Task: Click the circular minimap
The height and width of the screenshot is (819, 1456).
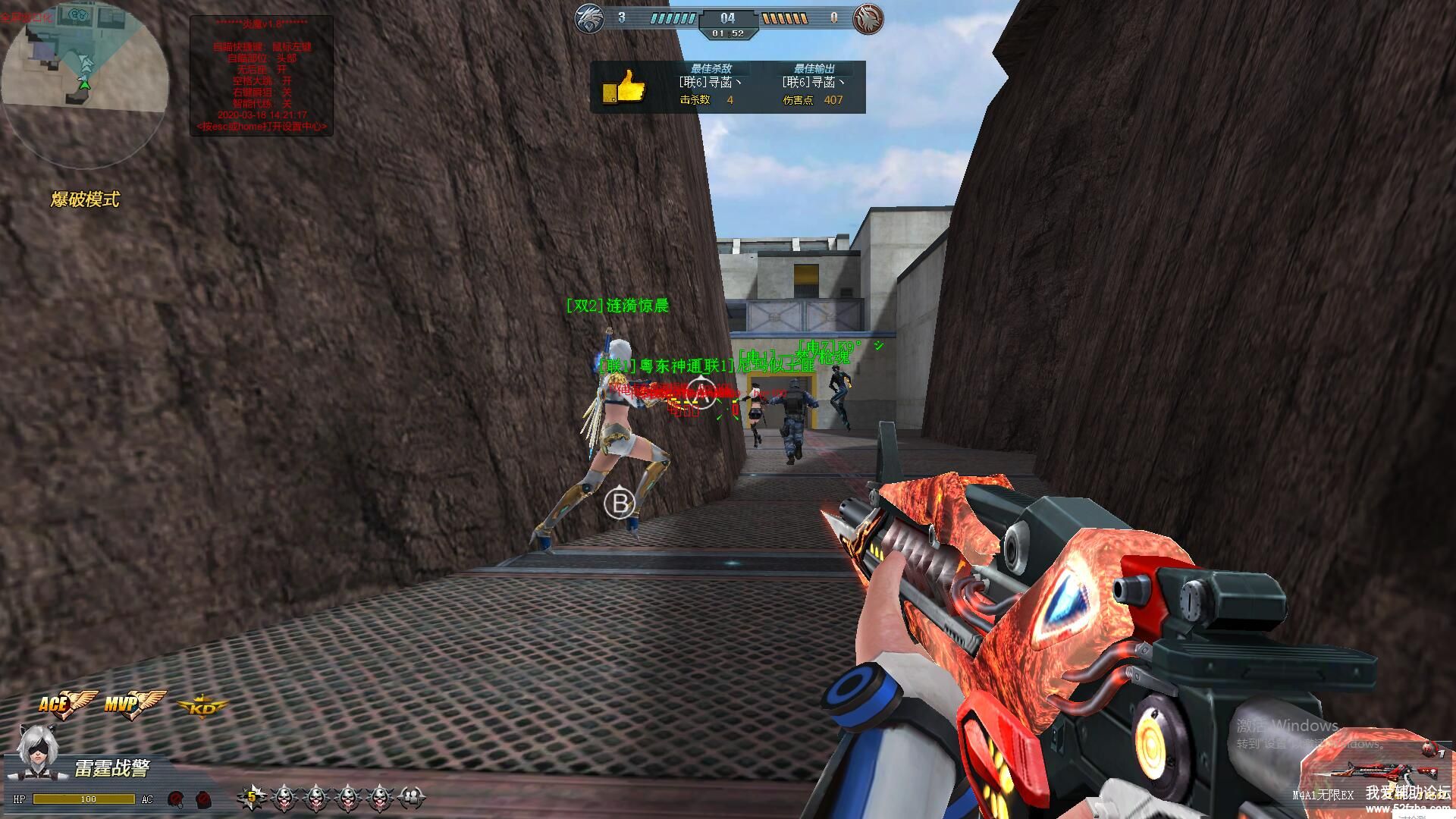Action: click(83, 83)
